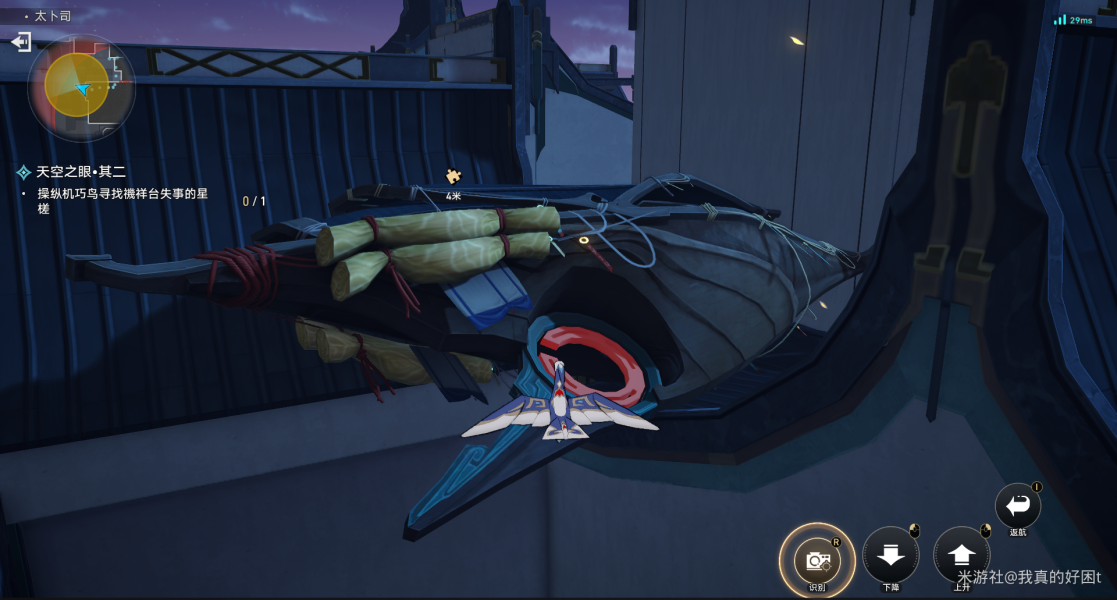Open the 天空之眼•其二 quest tracker
The width and height of the screenshot is (1117, 600).
[x=82, y=172]
